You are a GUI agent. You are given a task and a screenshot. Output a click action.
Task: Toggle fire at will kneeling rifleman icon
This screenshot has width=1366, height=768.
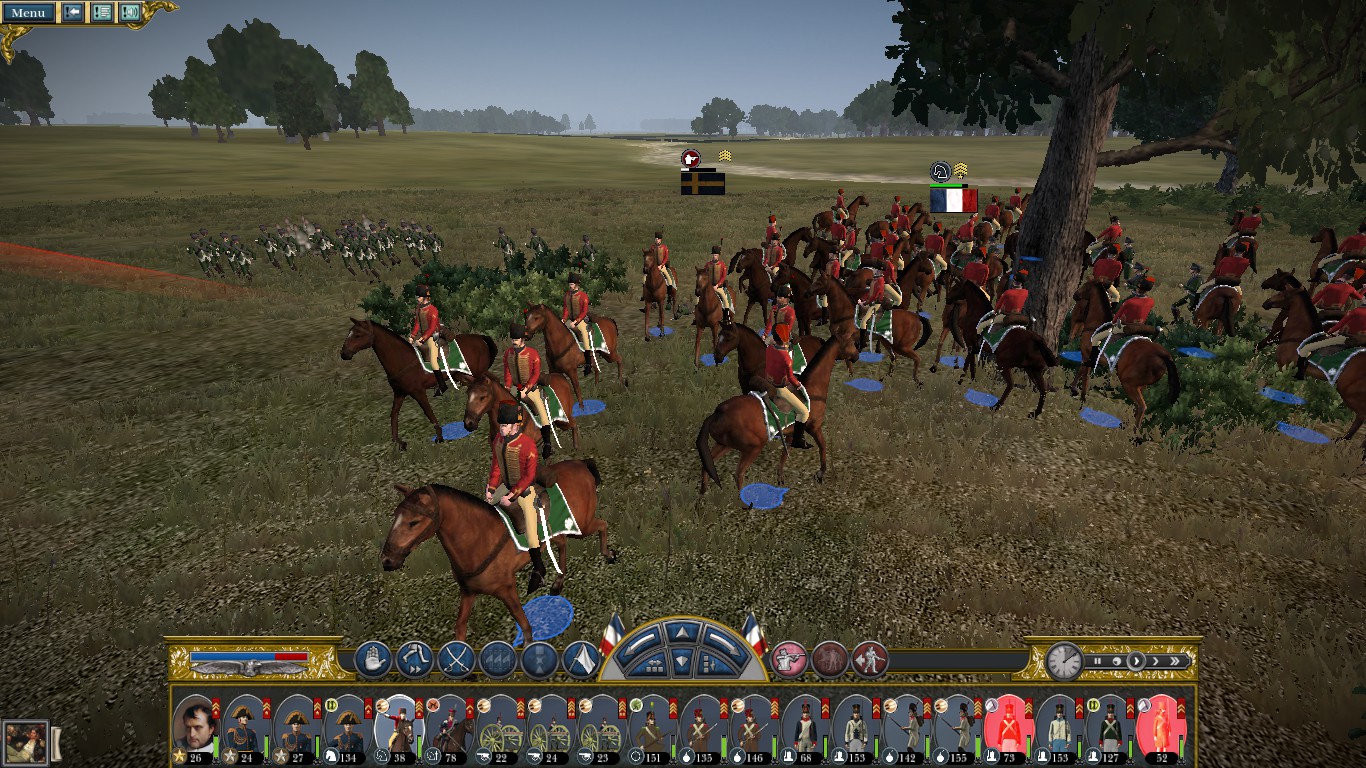pos(788,659)
